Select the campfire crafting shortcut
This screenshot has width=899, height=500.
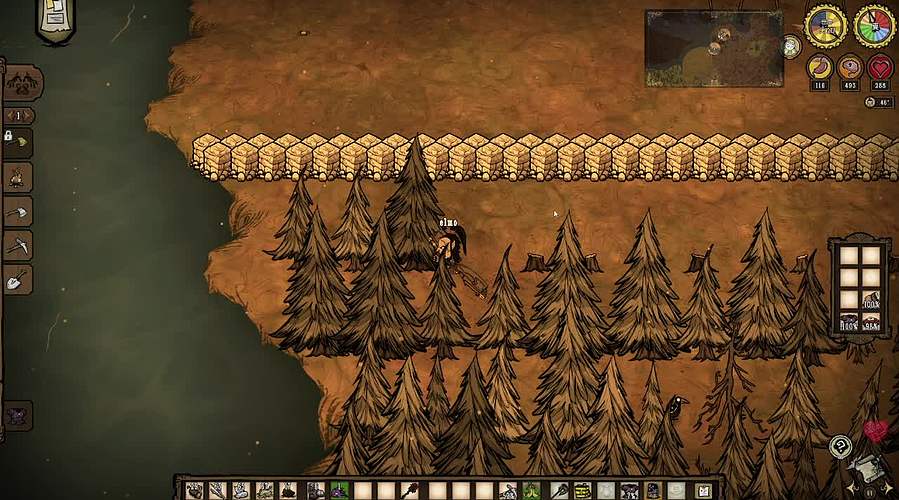[18, 178]
